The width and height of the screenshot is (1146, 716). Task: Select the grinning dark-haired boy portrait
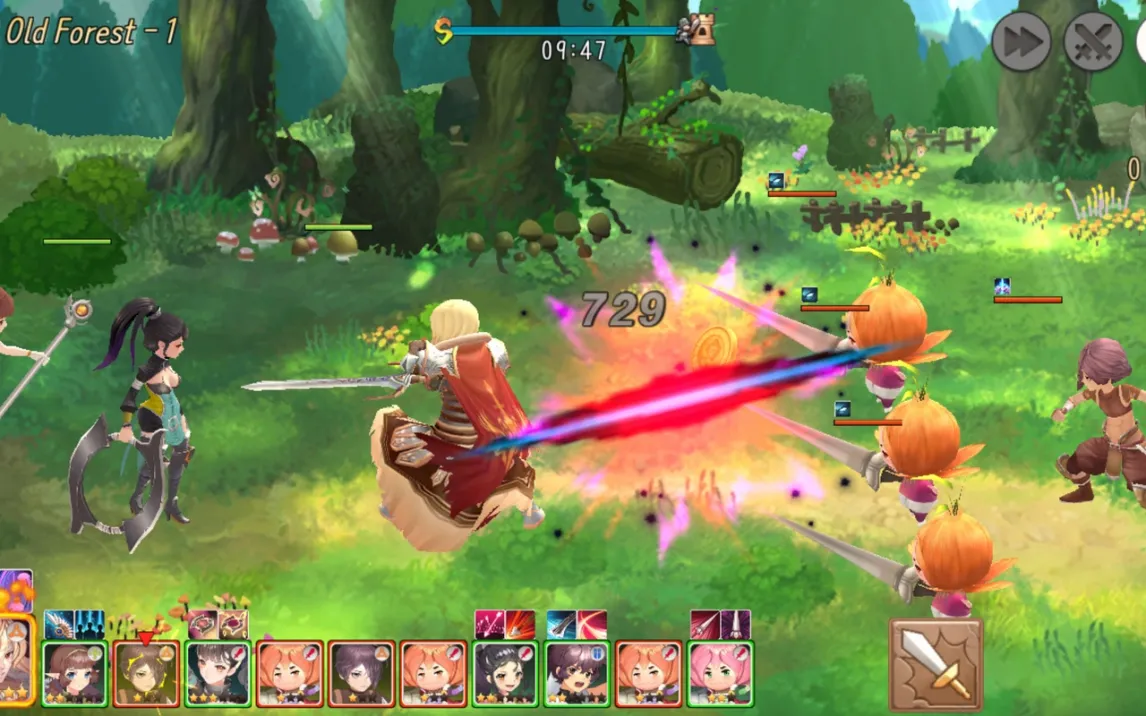click(577, 674)
